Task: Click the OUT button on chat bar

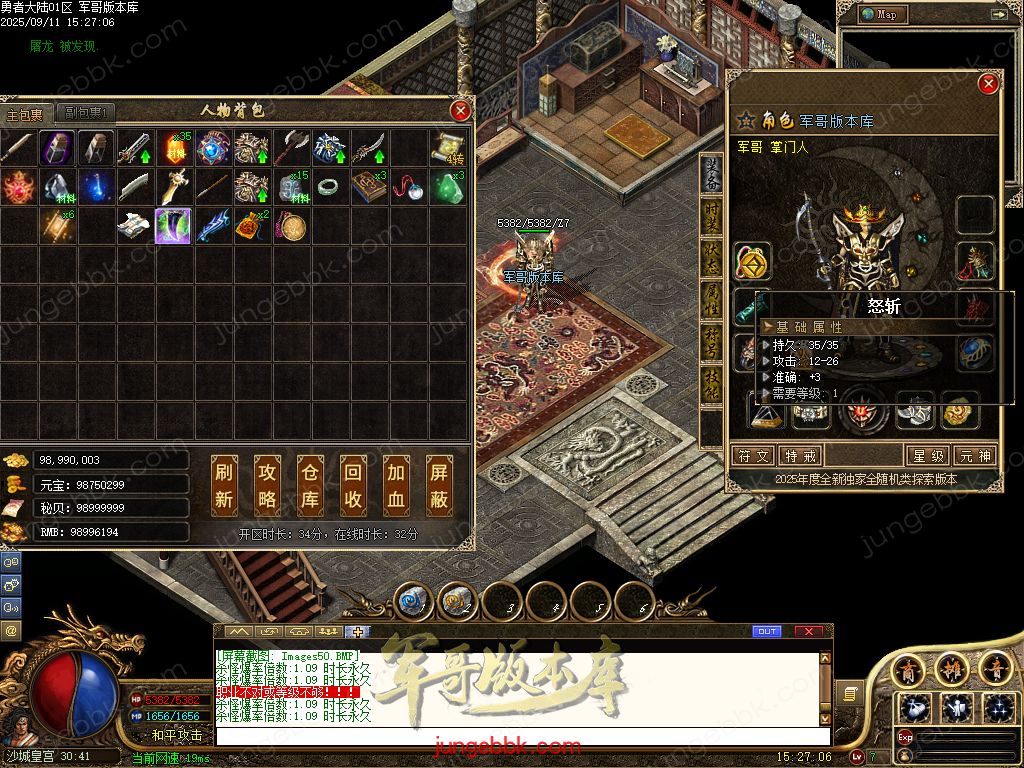Action: (x=767, y=631)
